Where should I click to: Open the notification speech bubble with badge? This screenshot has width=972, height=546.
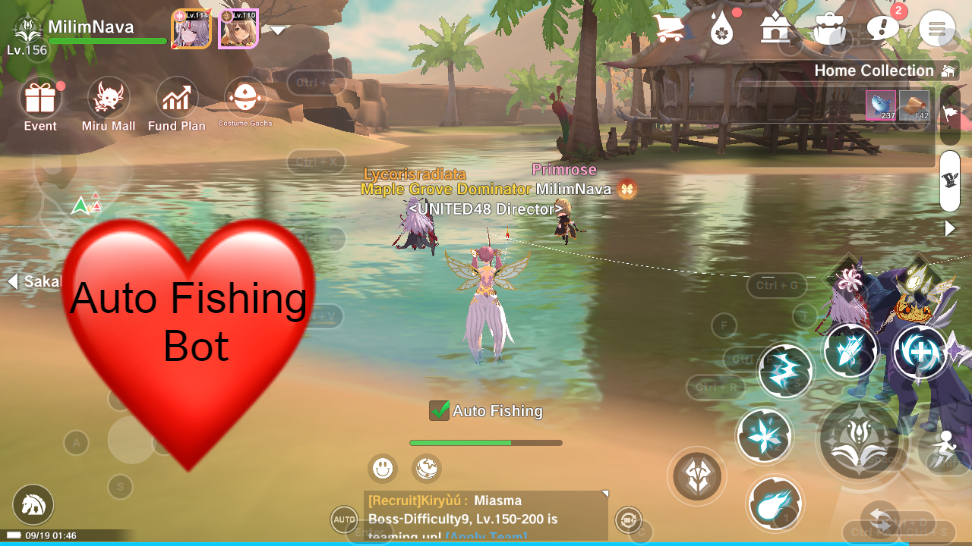click(882, 28)
